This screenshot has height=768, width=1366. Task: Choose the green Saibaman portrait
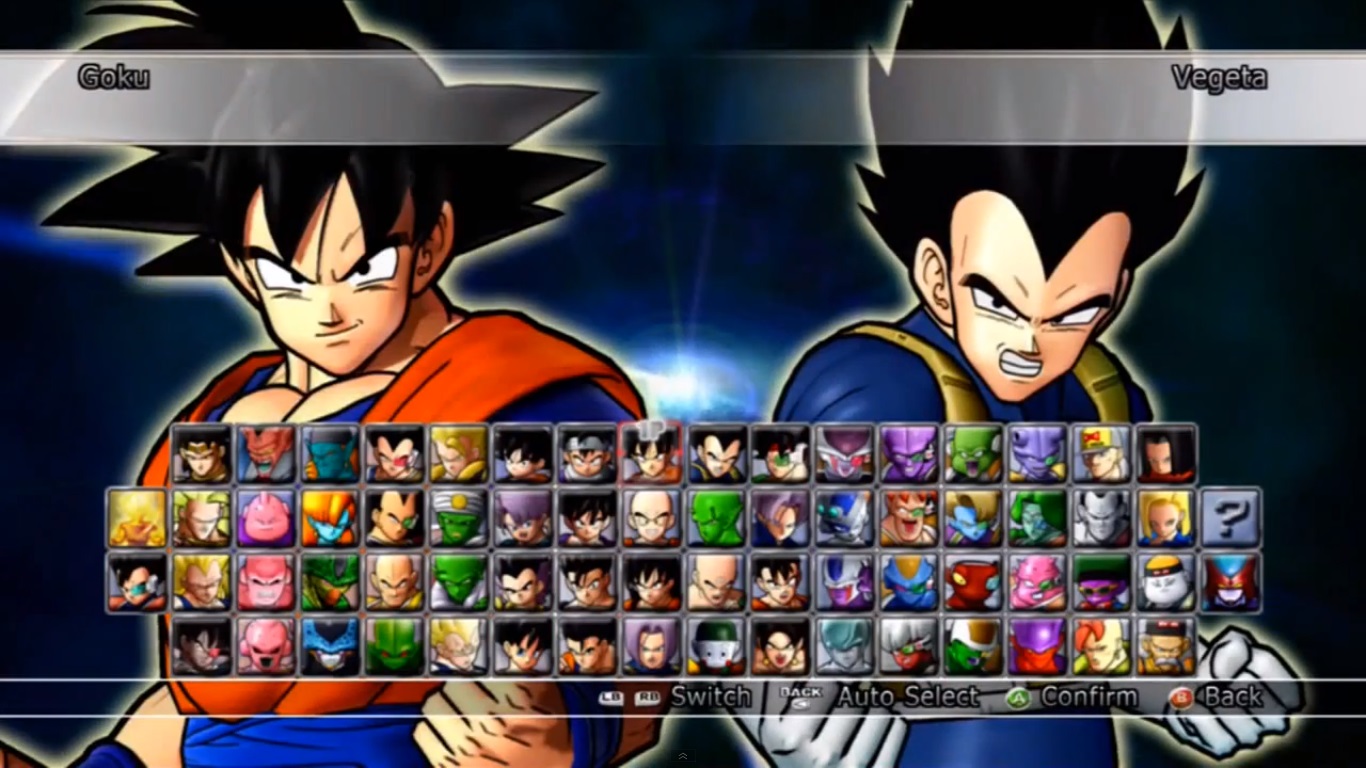point(393,646)
